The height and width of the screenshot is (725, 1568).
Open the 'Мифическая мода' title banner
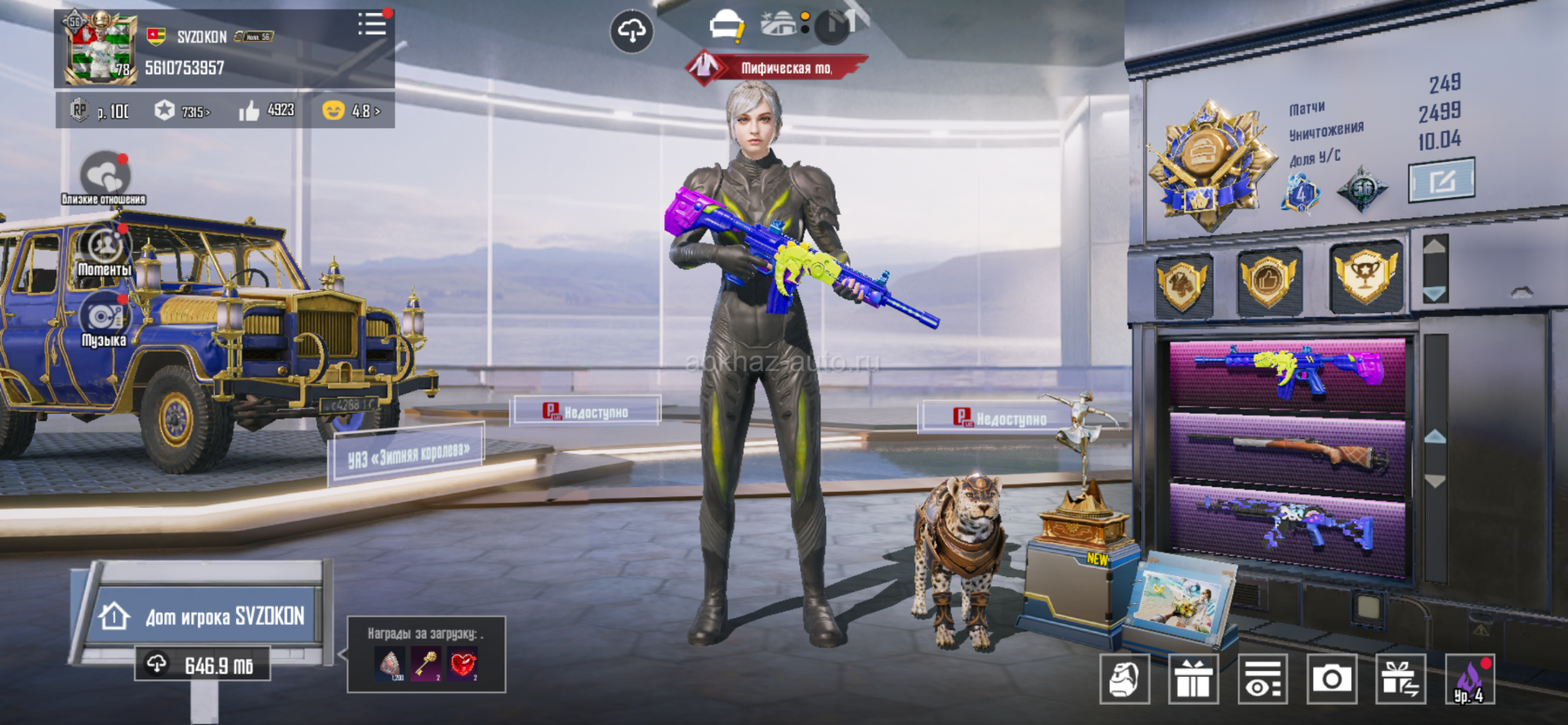(x=775, y=68)
